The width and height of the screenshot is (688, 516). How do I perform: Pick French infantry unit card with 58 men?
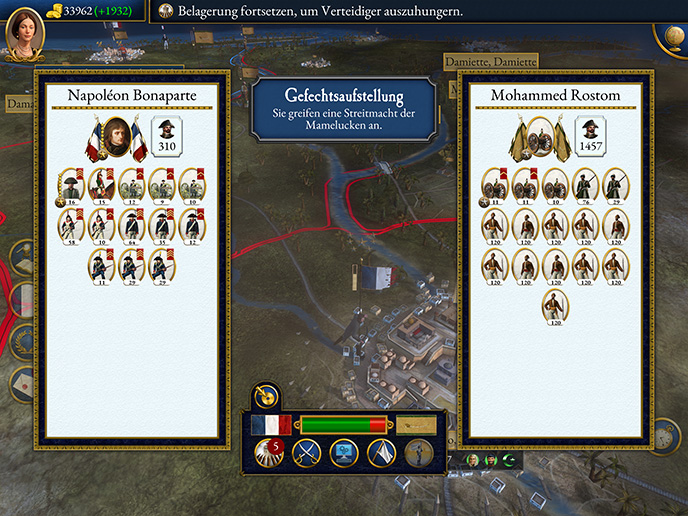pos(71,227)
